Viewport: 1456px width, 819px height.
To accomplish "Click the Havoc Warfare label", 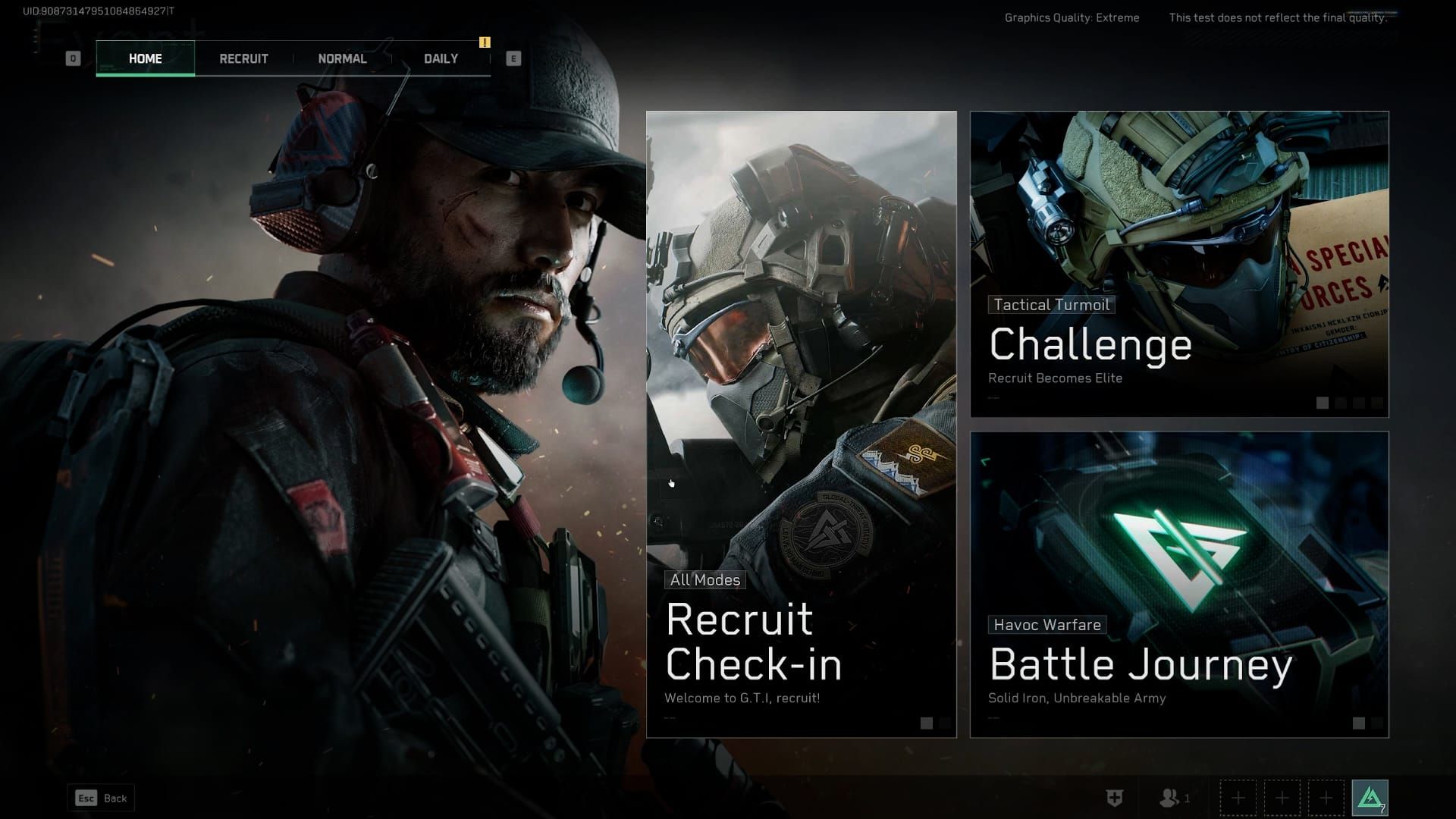I will coord(1049,625).
